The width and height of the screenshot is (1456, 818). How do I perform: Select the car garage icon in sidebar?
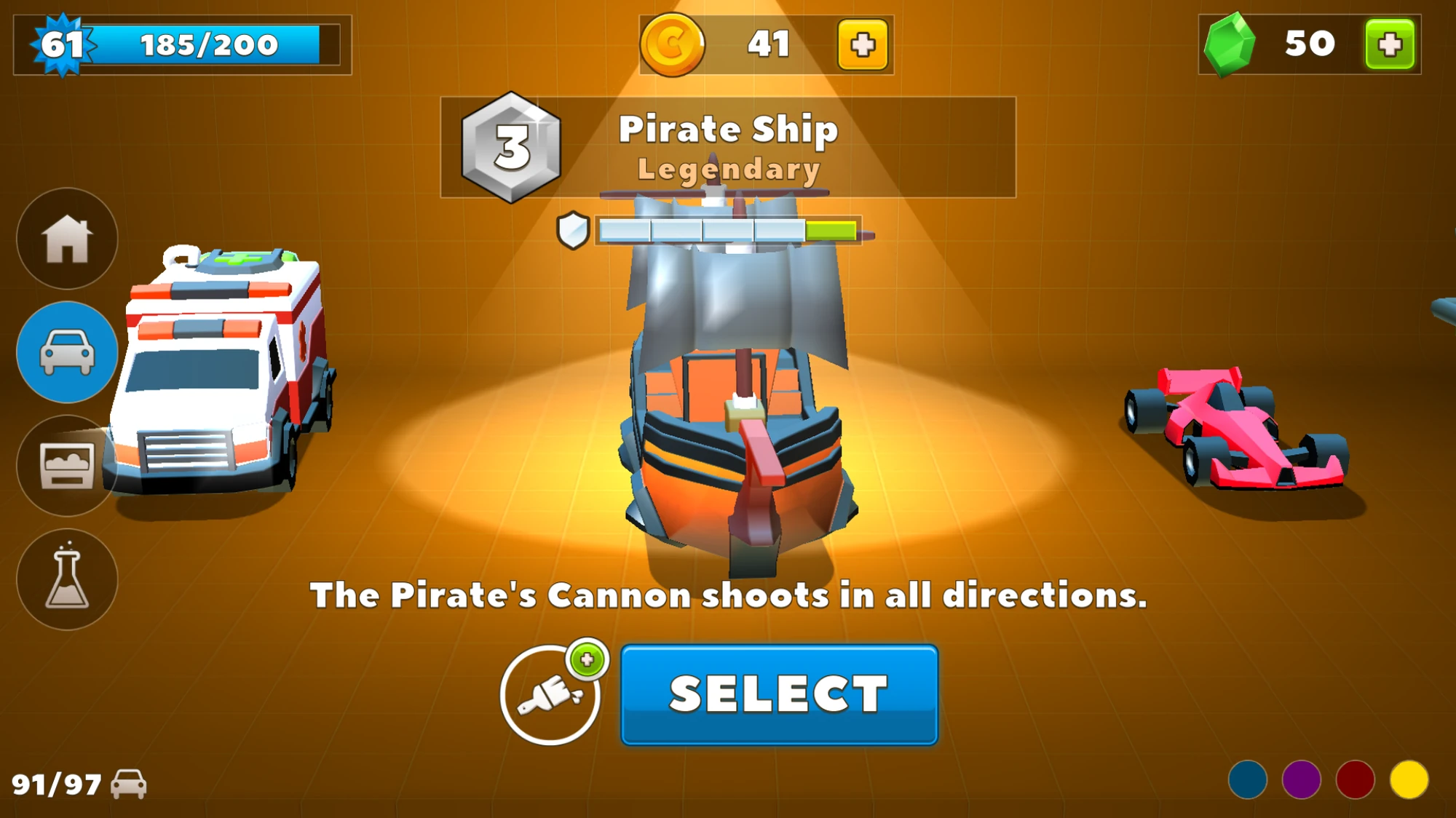pyautogui.click(x=66, y=352)
